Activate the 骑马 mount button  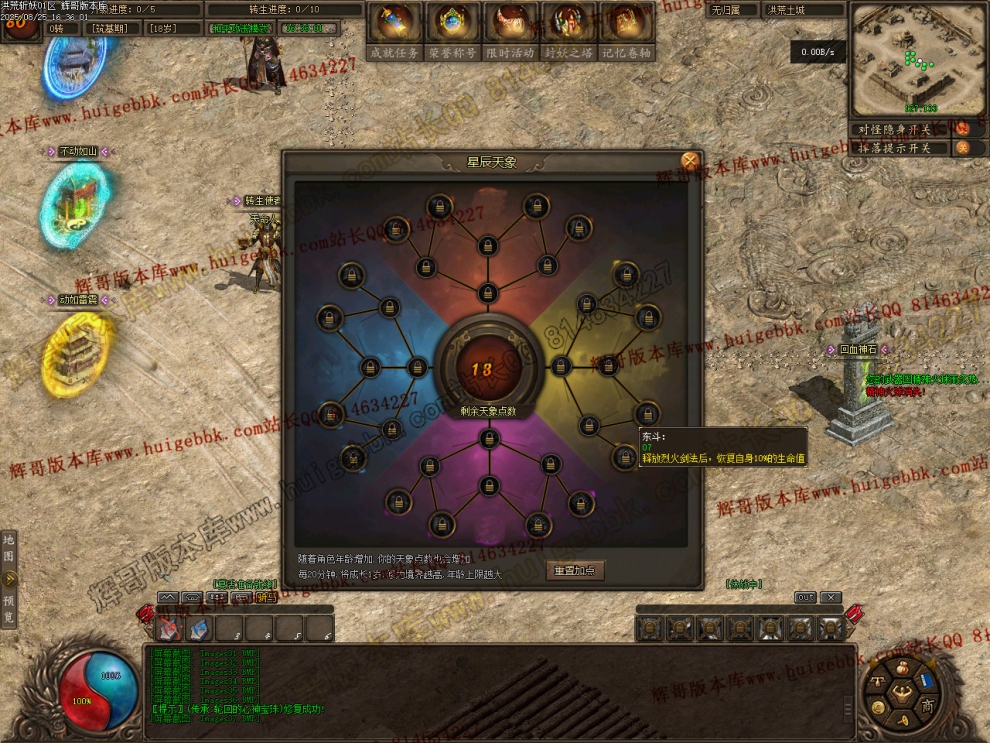coord(266,598)
